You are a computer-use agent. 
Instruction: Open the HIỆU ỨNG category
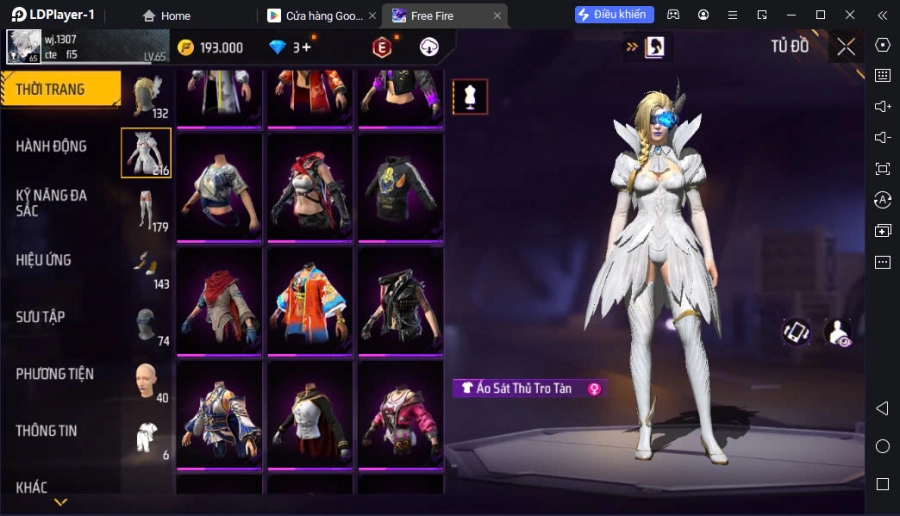click(x=44, y=260)
